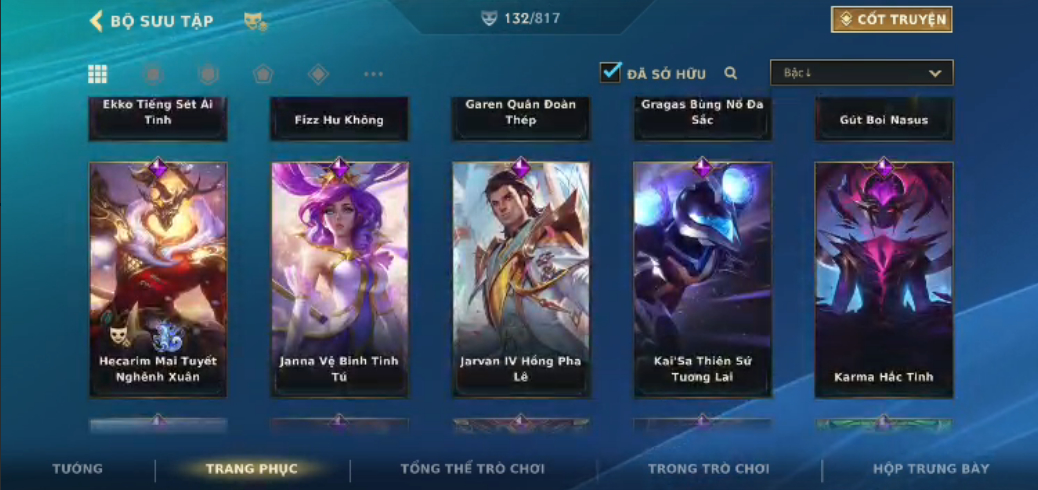Open the Tổng Thể Trò Chơi tab
The image size is (1038, 490).
click(x=473, y=468)
